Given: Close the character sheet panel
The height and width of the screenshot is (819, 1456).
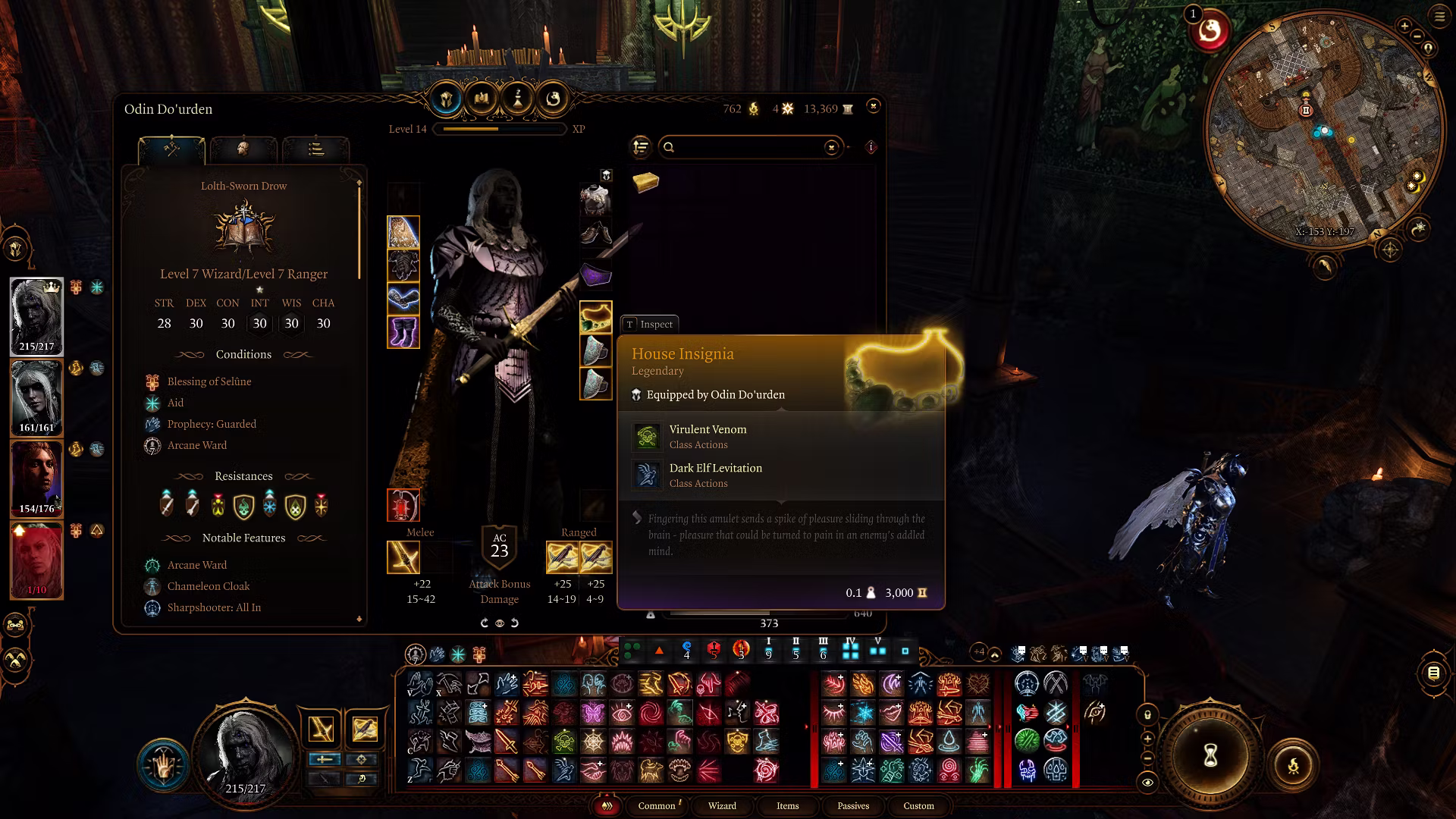Looking at the screenshot, I should click(x=873, y=106).
